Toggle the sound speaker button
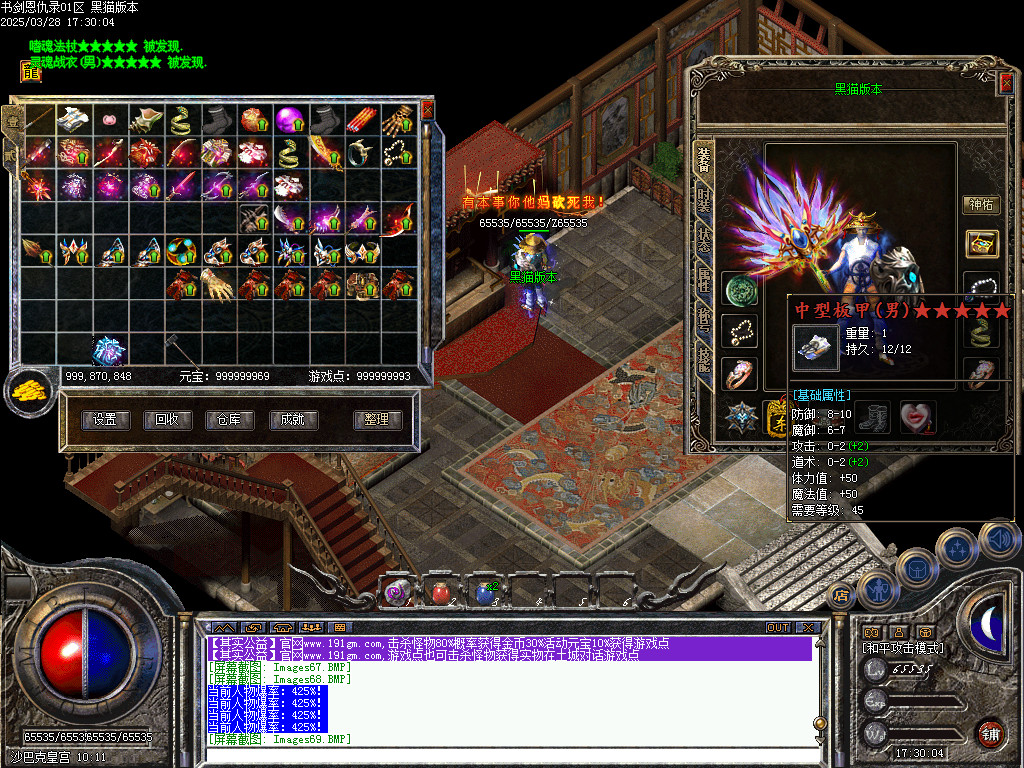Viewport: 1024px width, 768px height. click(998, 540)
